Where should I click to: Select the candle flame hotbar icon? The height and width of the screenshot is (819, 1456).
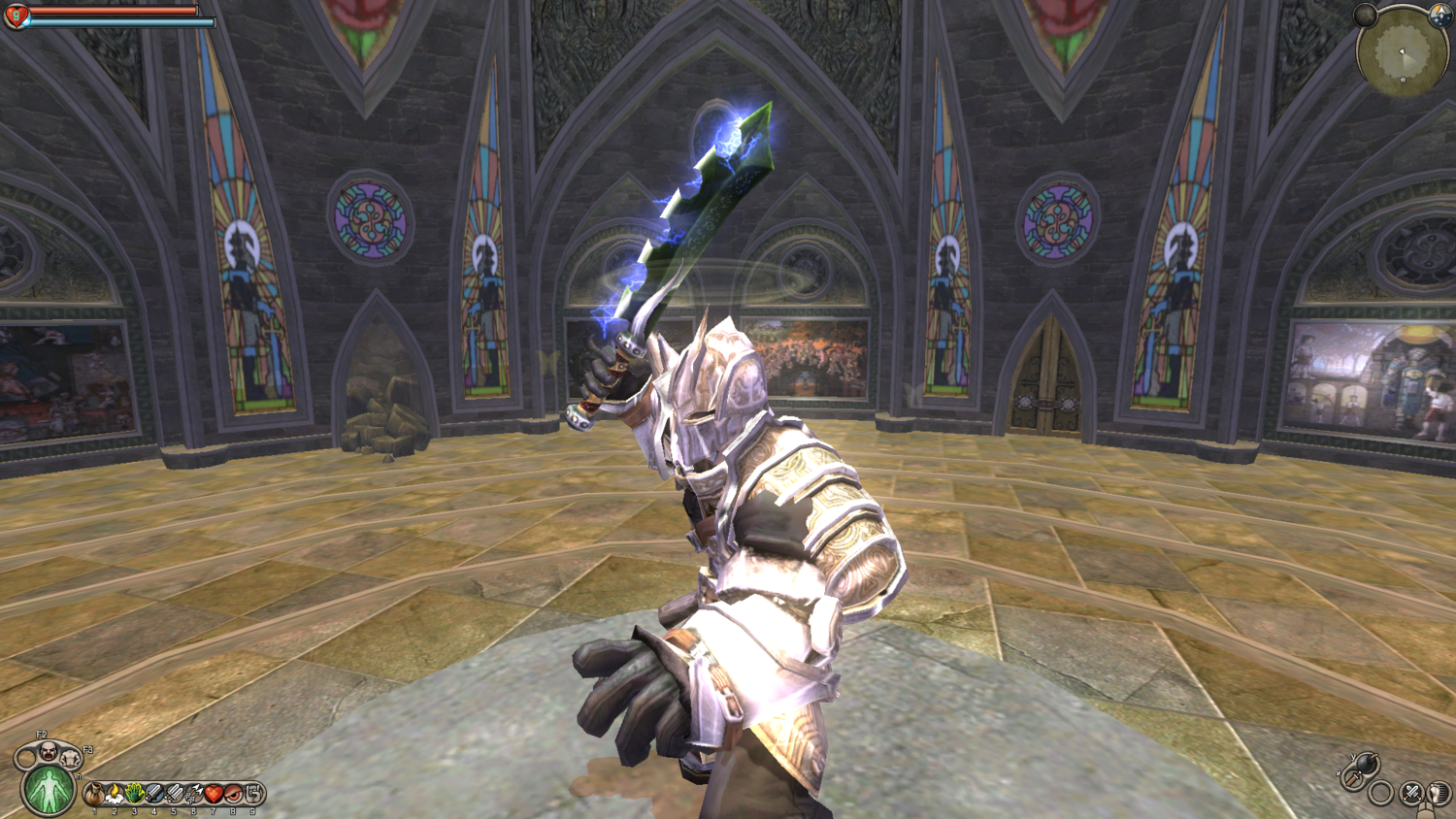[115, 795]
